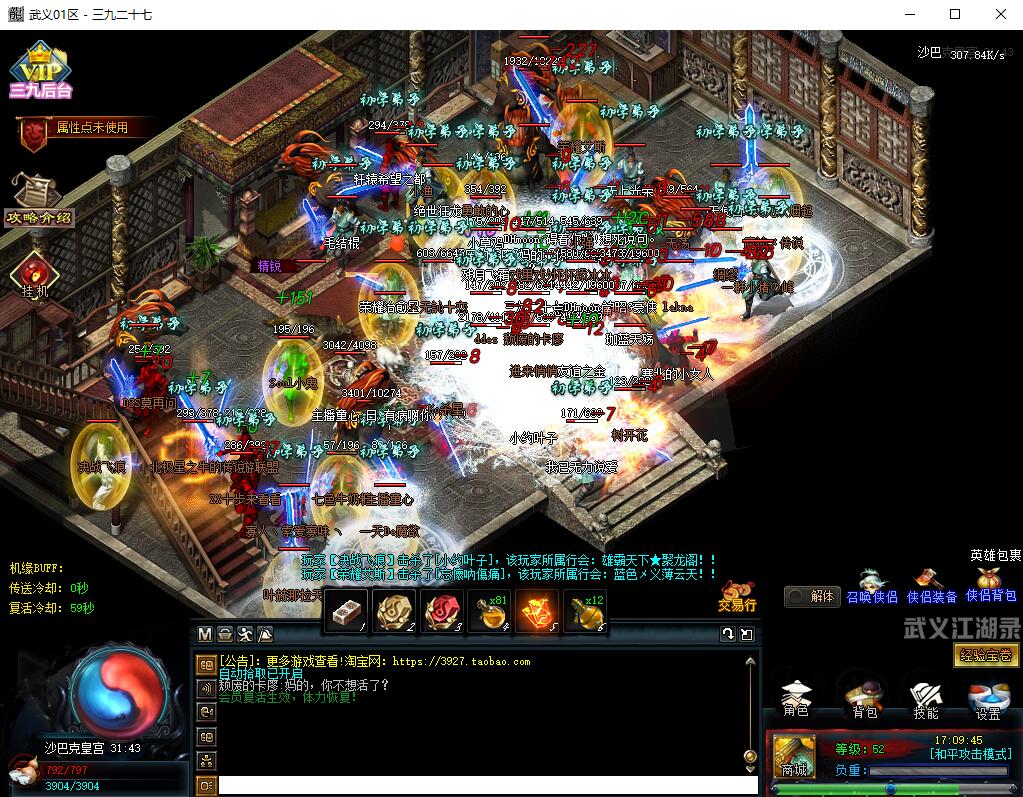Click the 属性点未使用 attribute points banner
Viewport: 1023px width, 797px height.
click(84, 128)
